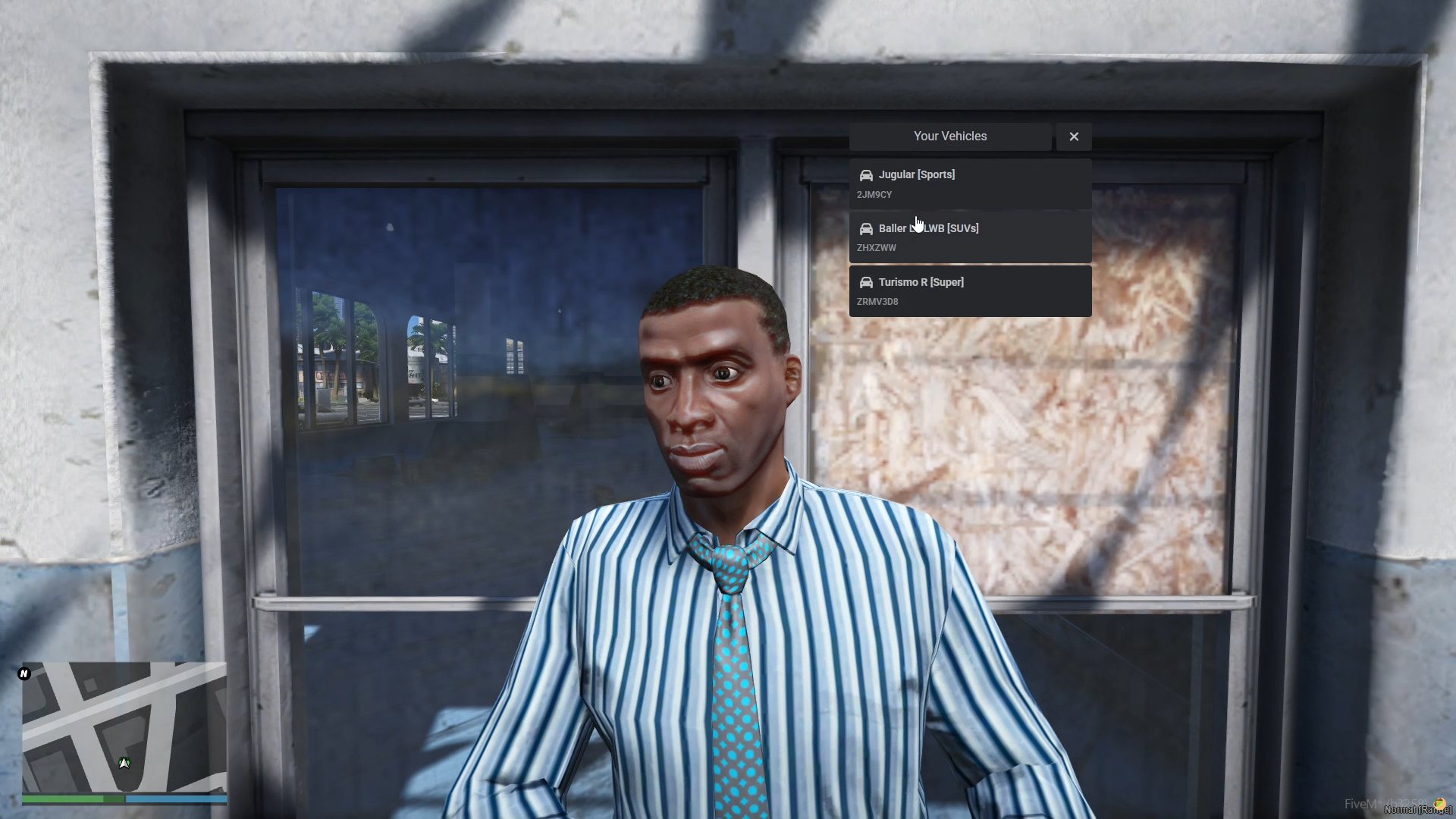Click the plate text ZHXZWW
The image size is (1456, 819).
[877, 248]
